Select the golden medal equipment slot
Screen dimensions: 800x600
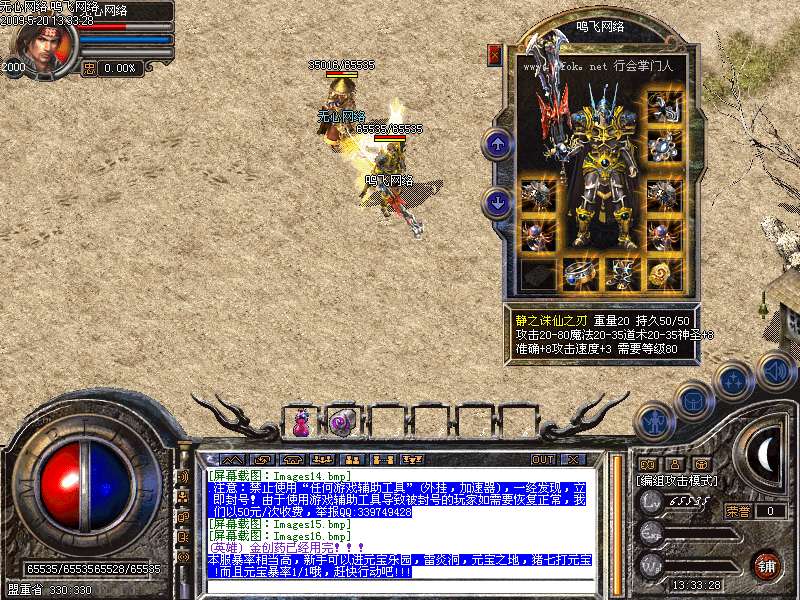(662, 271)
